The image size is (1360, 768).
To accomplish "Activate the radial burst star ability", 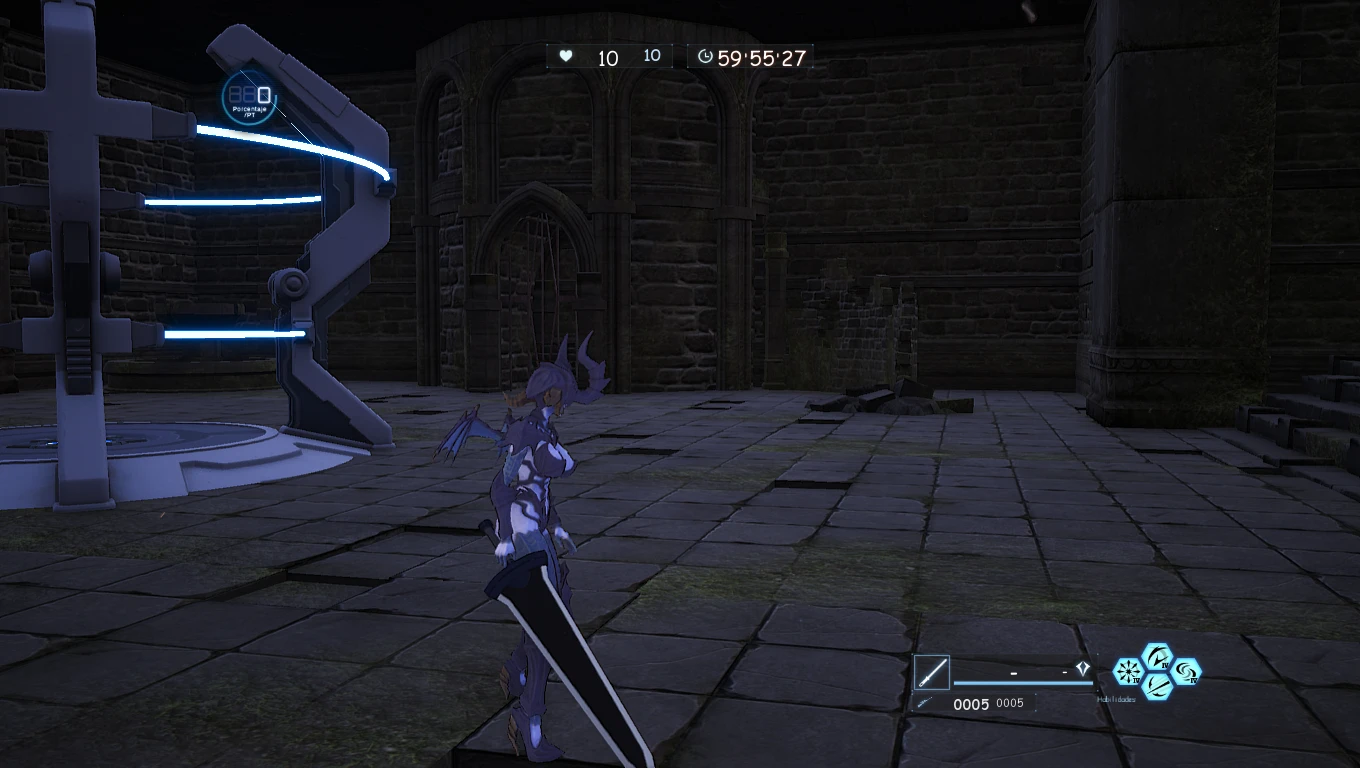I will pos(1129,672).
